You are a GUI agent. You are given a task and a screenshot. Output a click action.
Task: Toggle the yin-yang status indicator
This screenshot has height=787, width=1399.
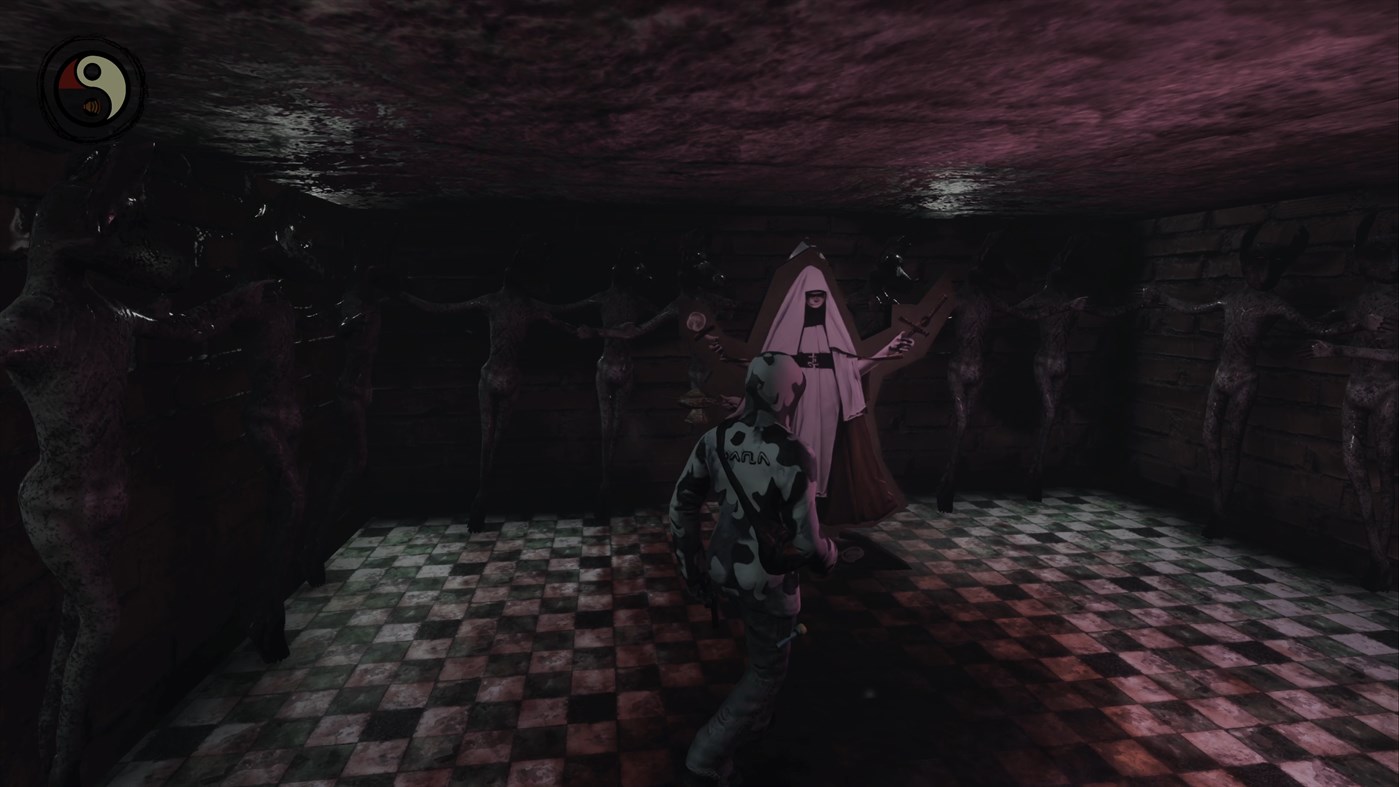pos(93,88)
